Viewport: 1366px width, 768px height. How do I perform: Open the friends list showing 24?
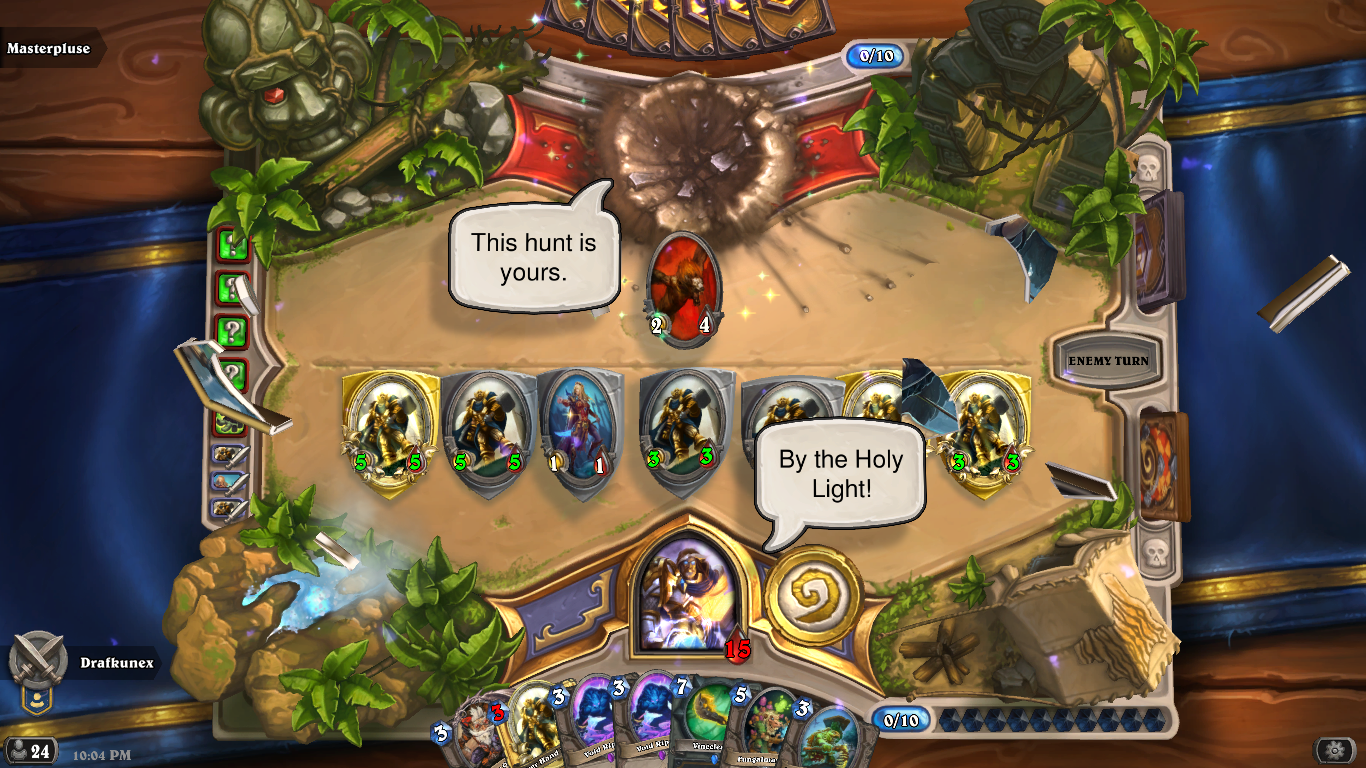pyautogui.click(x=30, y=750)
